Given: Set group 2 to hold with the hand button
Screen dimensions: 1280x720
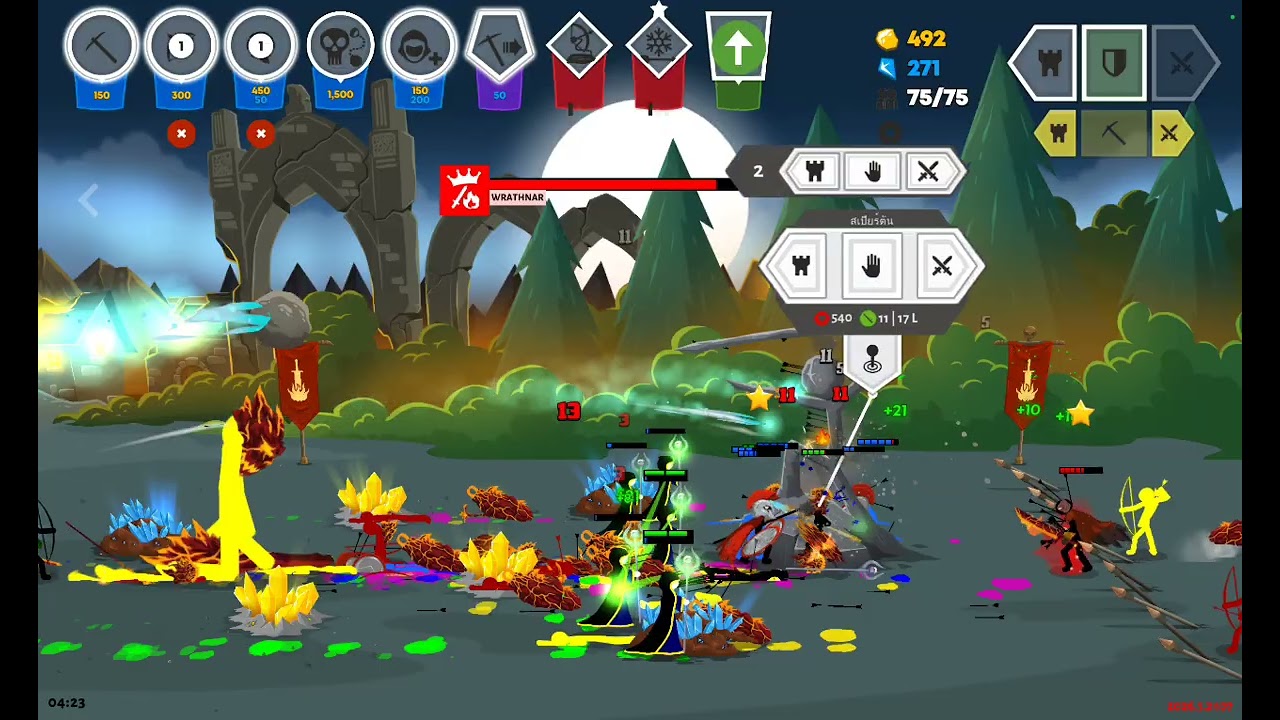Looking at the screenshot, I should pos(872,172).
